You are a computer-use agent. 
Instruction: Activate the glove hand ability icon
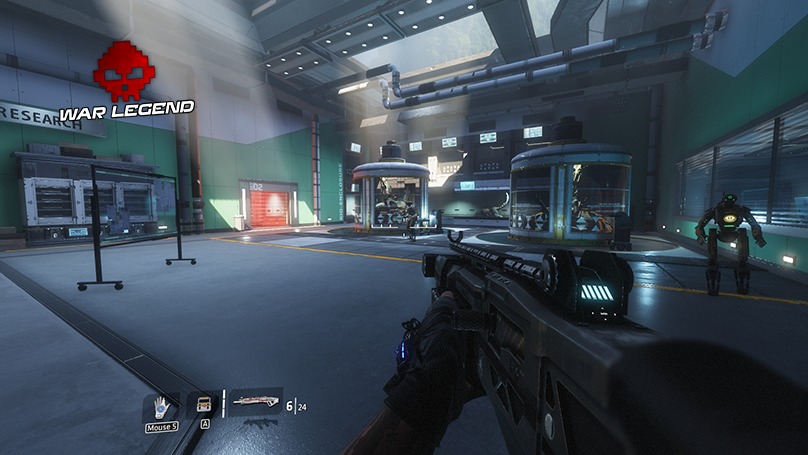point(161,407)
